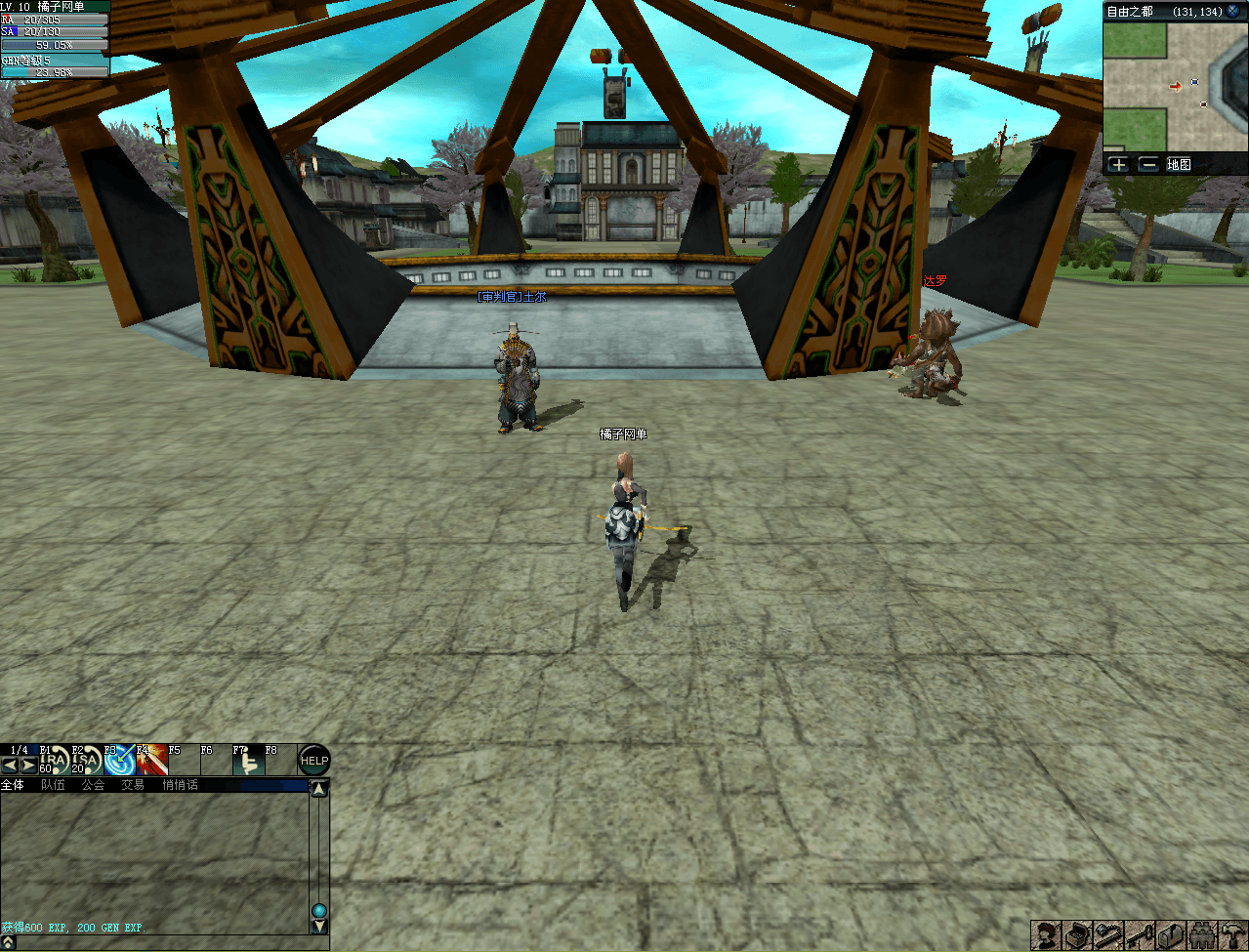Activate the RA potion in slot F1
This screenshot has height=952, width=1249.
point(56,761)
